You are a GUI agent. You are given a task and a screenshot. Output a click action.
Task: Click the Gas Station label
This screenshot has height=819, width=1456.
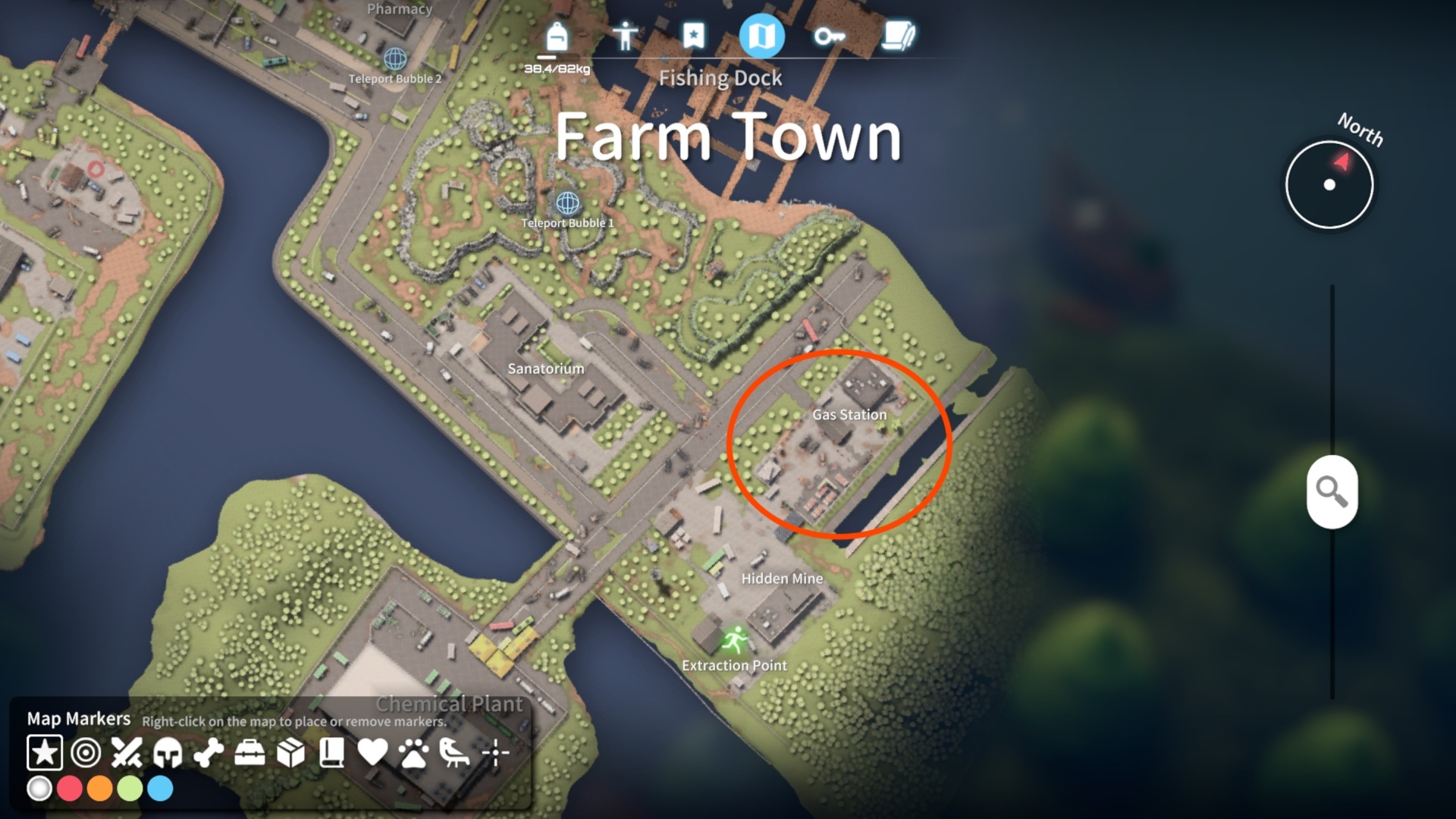pyautogui.click(x=849, y=415)
